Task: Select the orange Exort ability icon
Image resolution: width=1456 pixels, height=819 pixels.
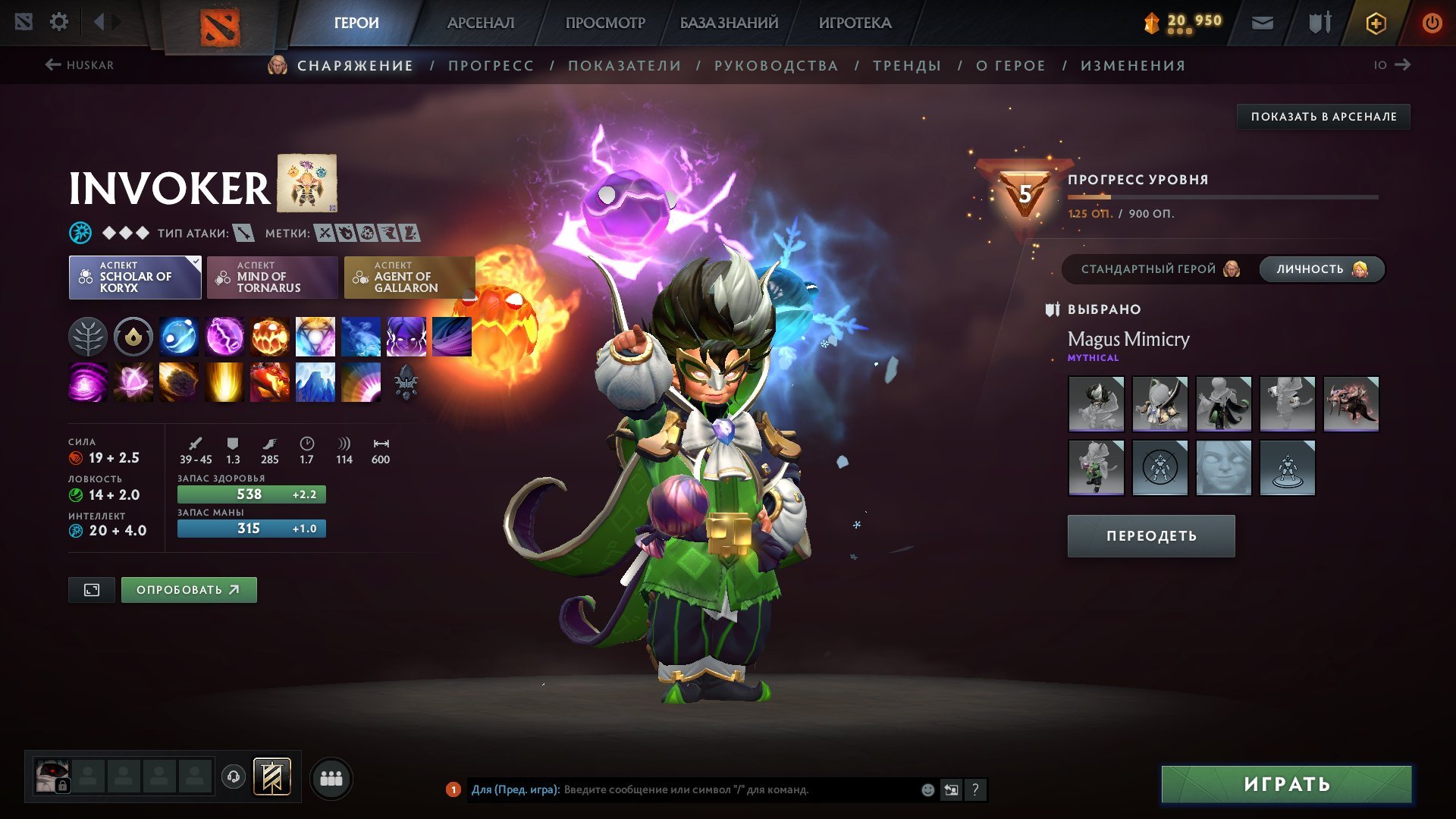Action: [x=269, y=337]
